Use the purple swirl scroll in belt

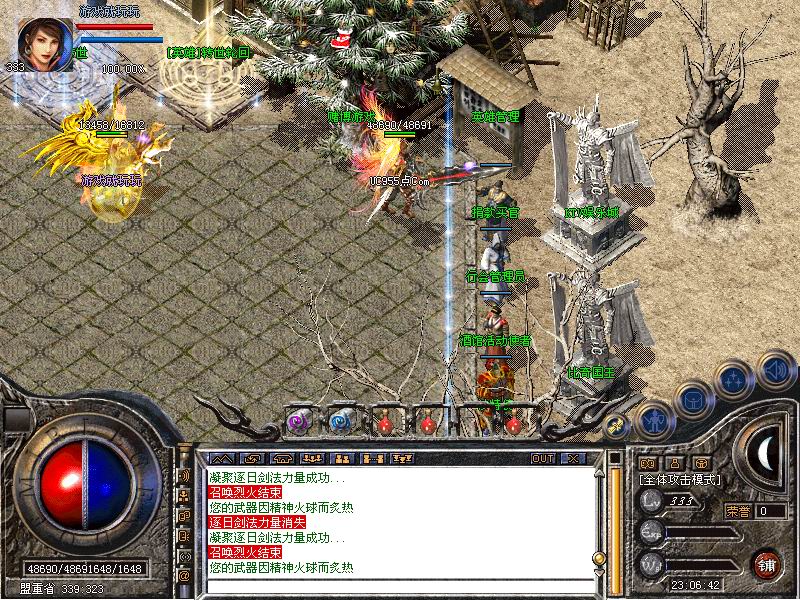tap(297, 421)
